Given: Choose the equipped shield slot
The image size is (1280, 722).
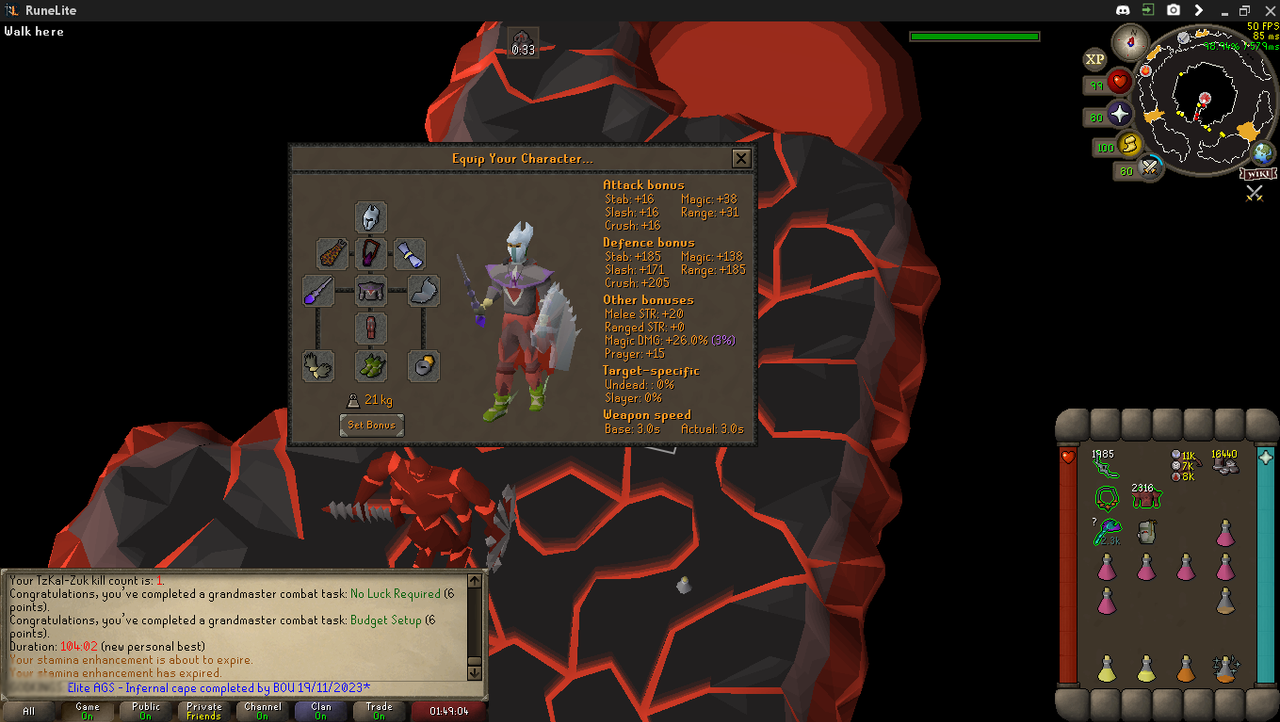Looking at the screenshot, I should 424,291.
